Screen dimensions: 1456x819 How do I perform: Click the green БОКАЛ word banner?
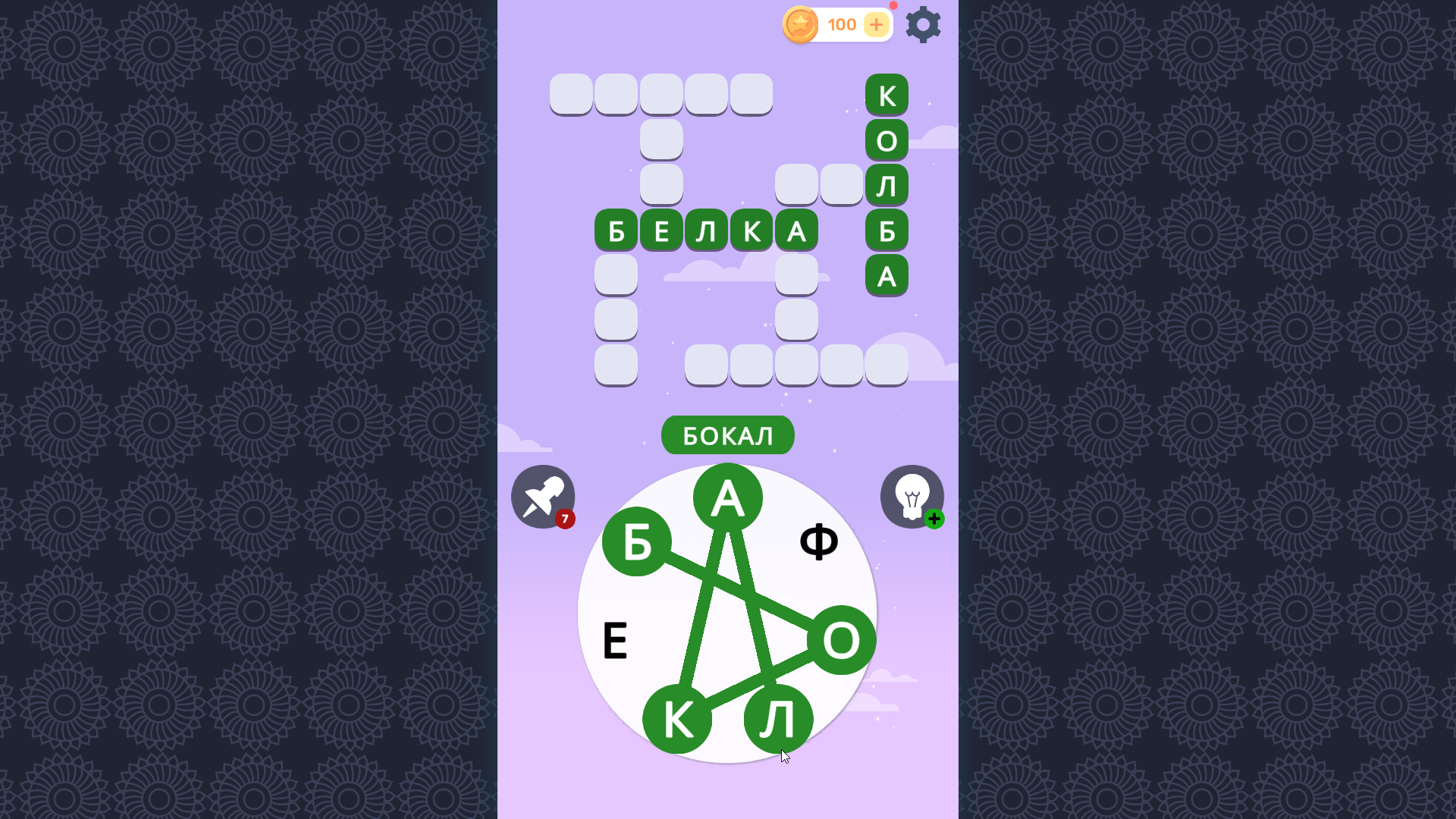tap(727, 435)
